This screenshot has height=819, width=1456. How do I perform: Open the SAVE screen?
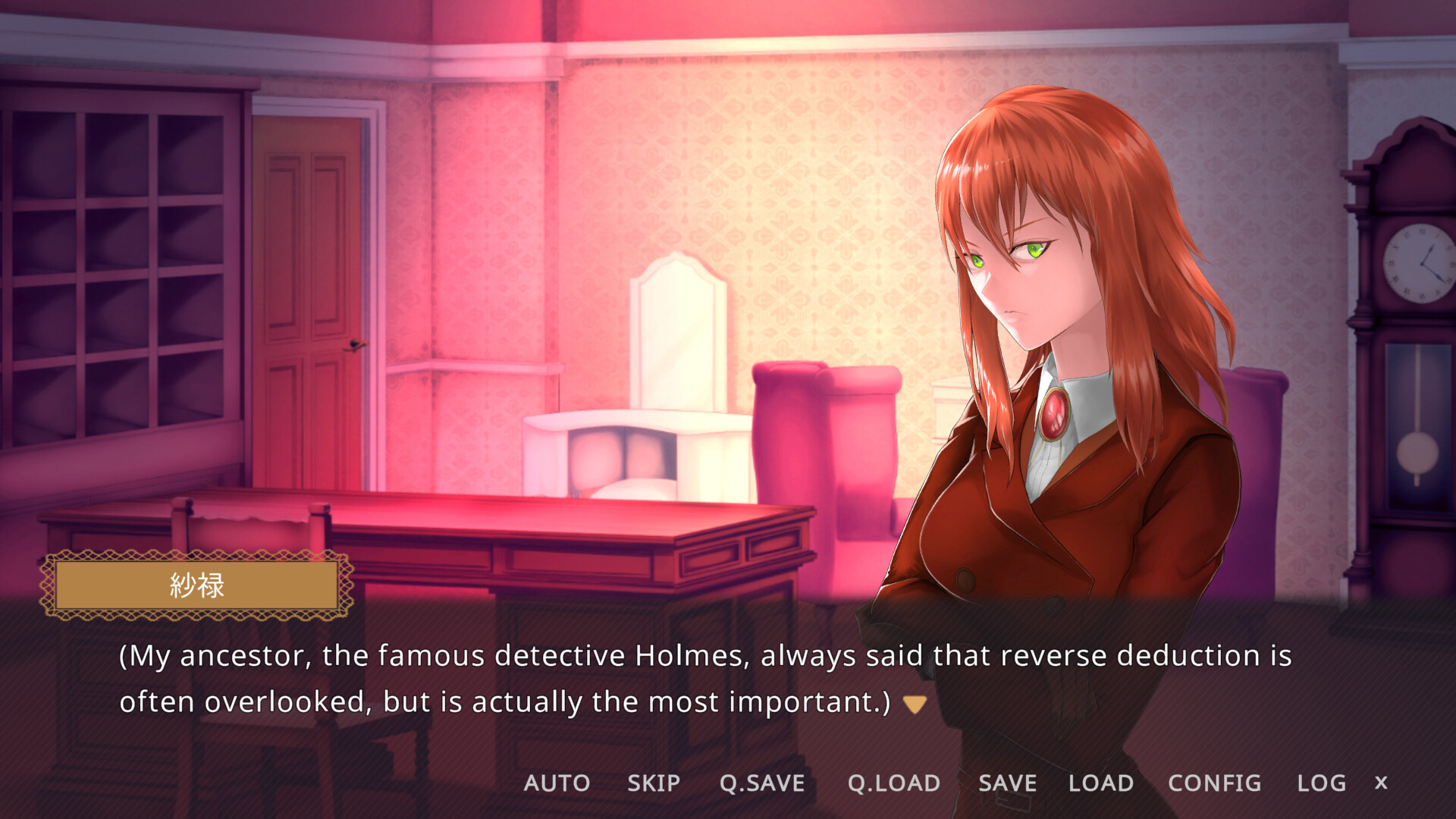point(1006,783)
